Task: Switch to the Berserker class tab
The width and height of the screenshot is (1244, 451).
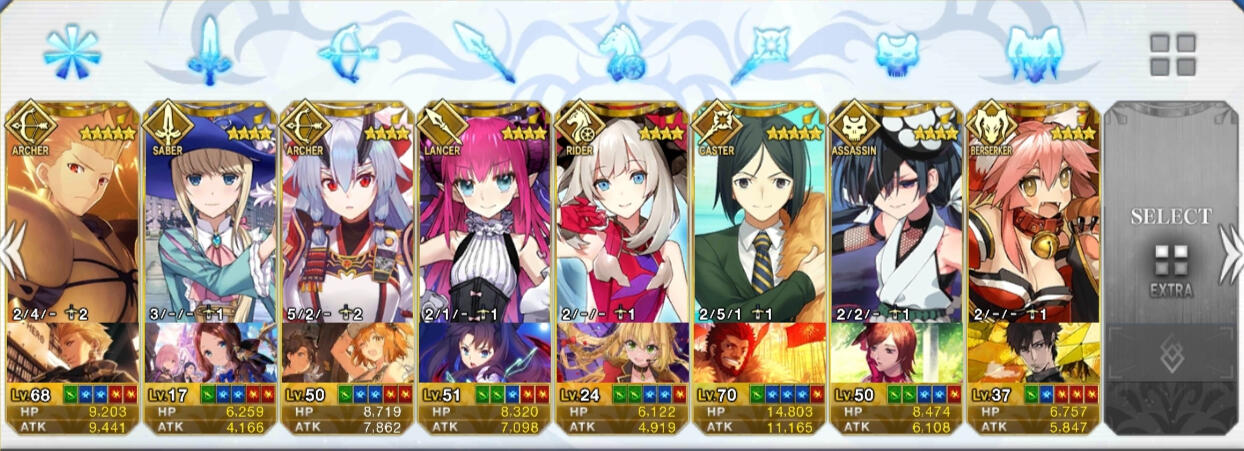Action: [x=1033, y=52]
